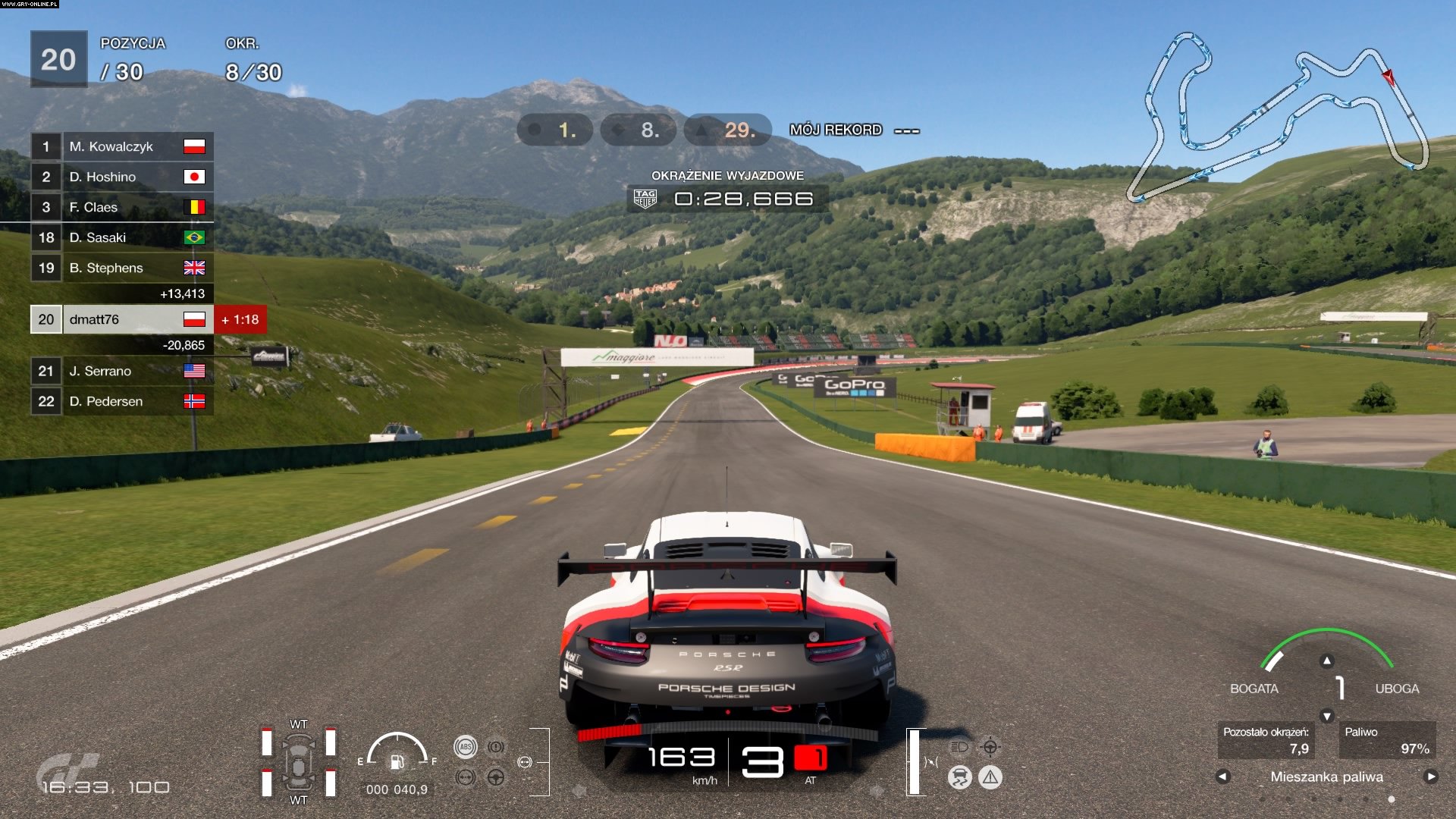This screenshot has width=1456, height=819.
Task: Click the steering wheel assist icon
Action: pyautogui.click(x=496, y=777)
